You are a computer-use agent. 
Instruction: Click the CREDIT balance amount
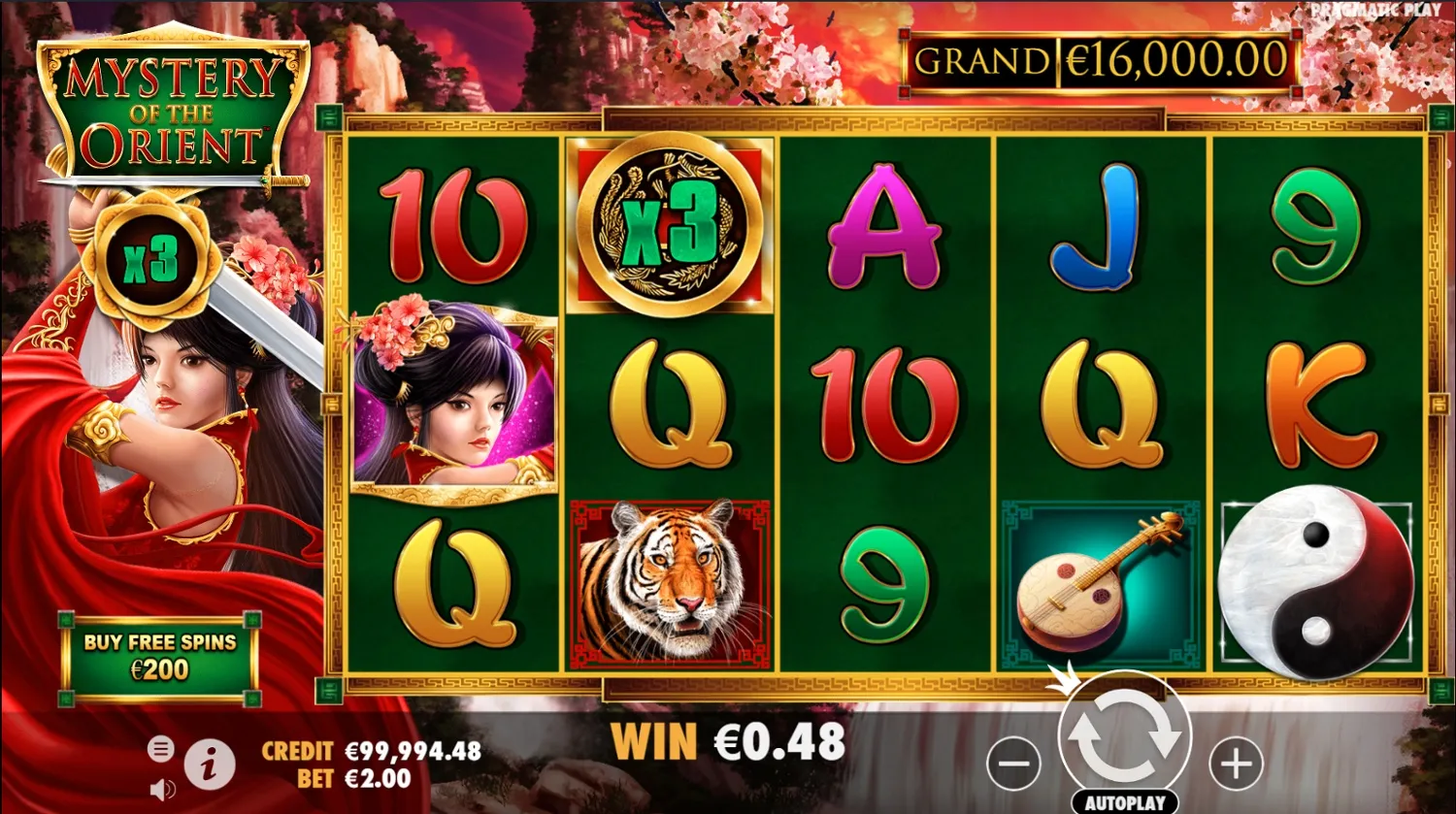pyautogui.click(x=412, y=751)
